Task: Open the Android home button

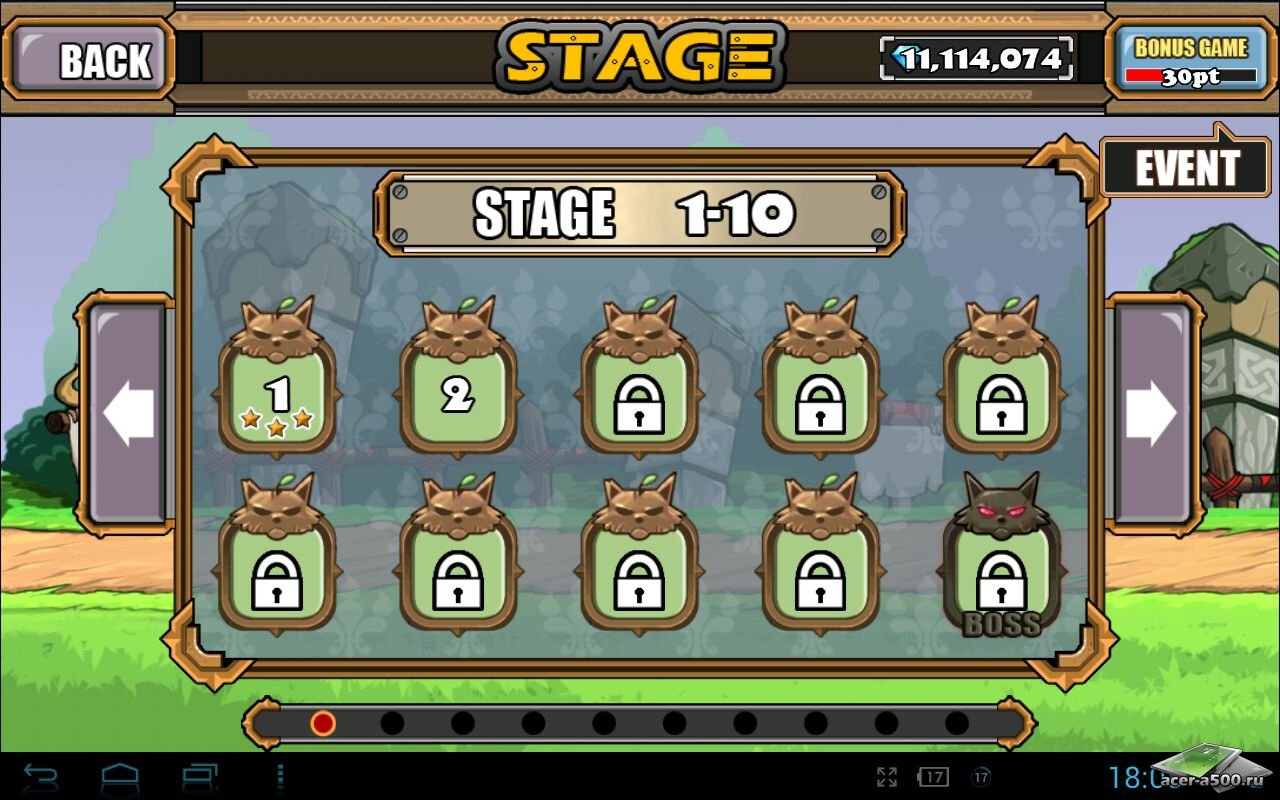Action: [x=120, y=777]
